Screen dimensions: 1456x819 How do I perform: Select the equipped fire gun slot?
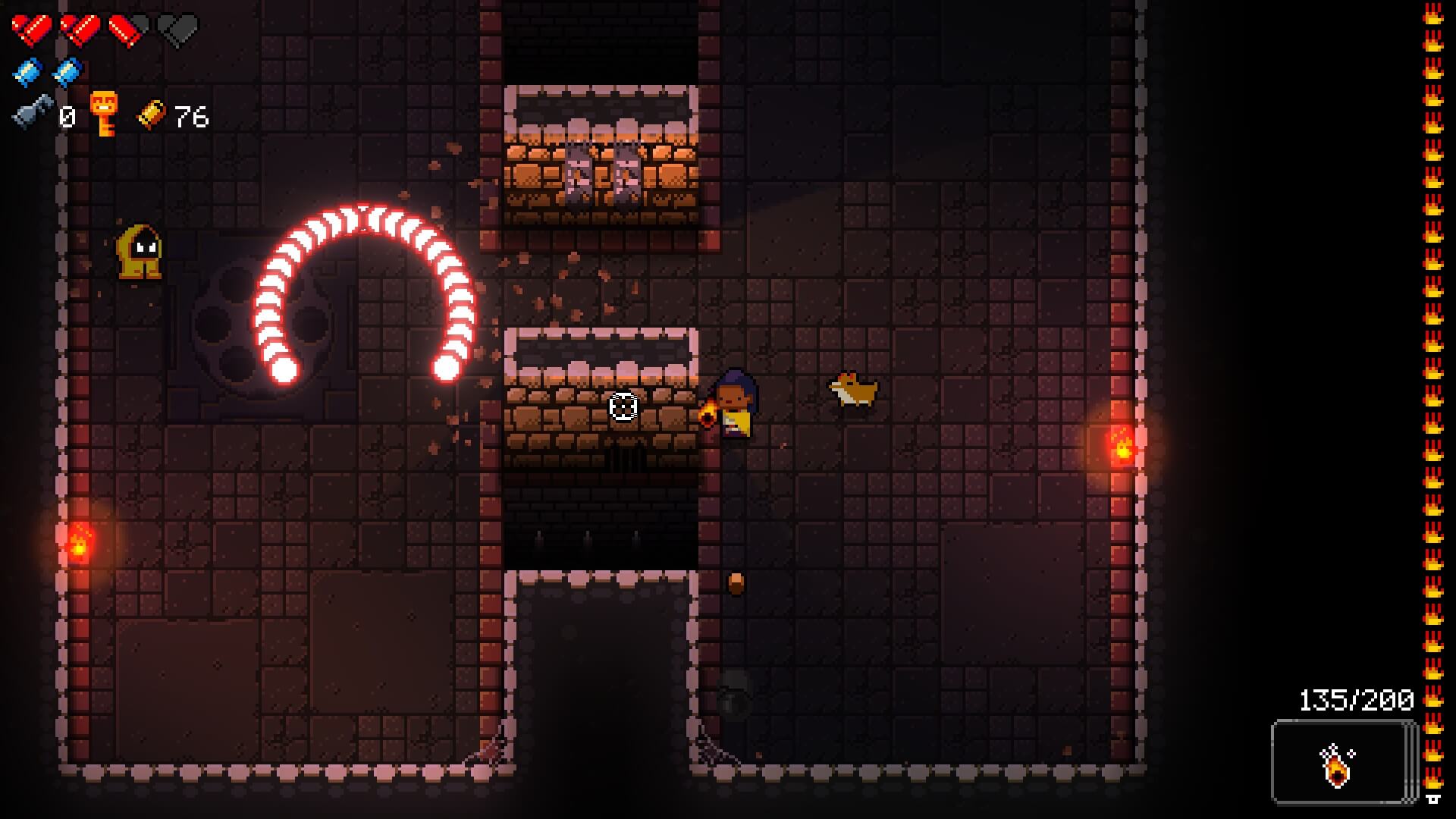1341,761
